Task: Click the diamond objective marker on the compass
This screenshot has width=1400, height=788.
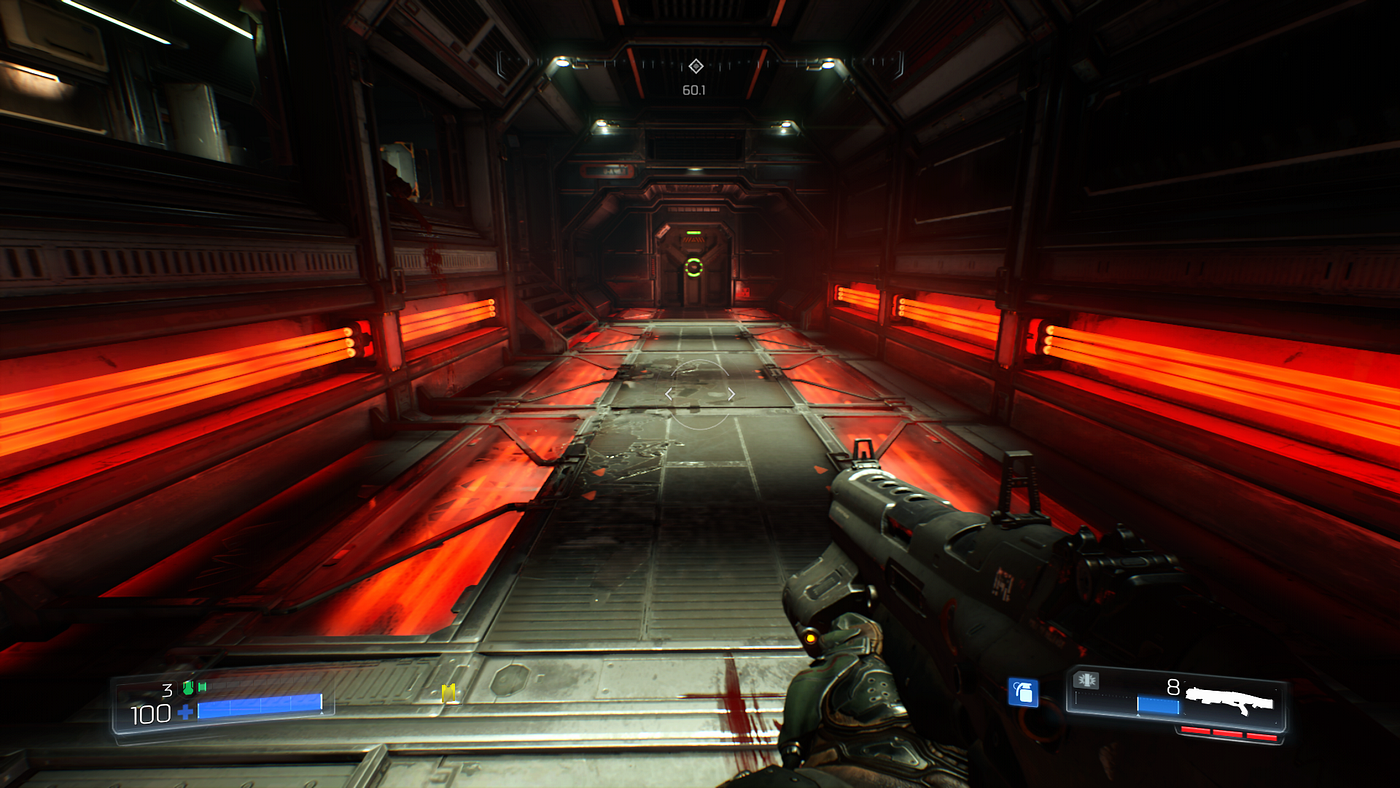Action: (695, 66)
